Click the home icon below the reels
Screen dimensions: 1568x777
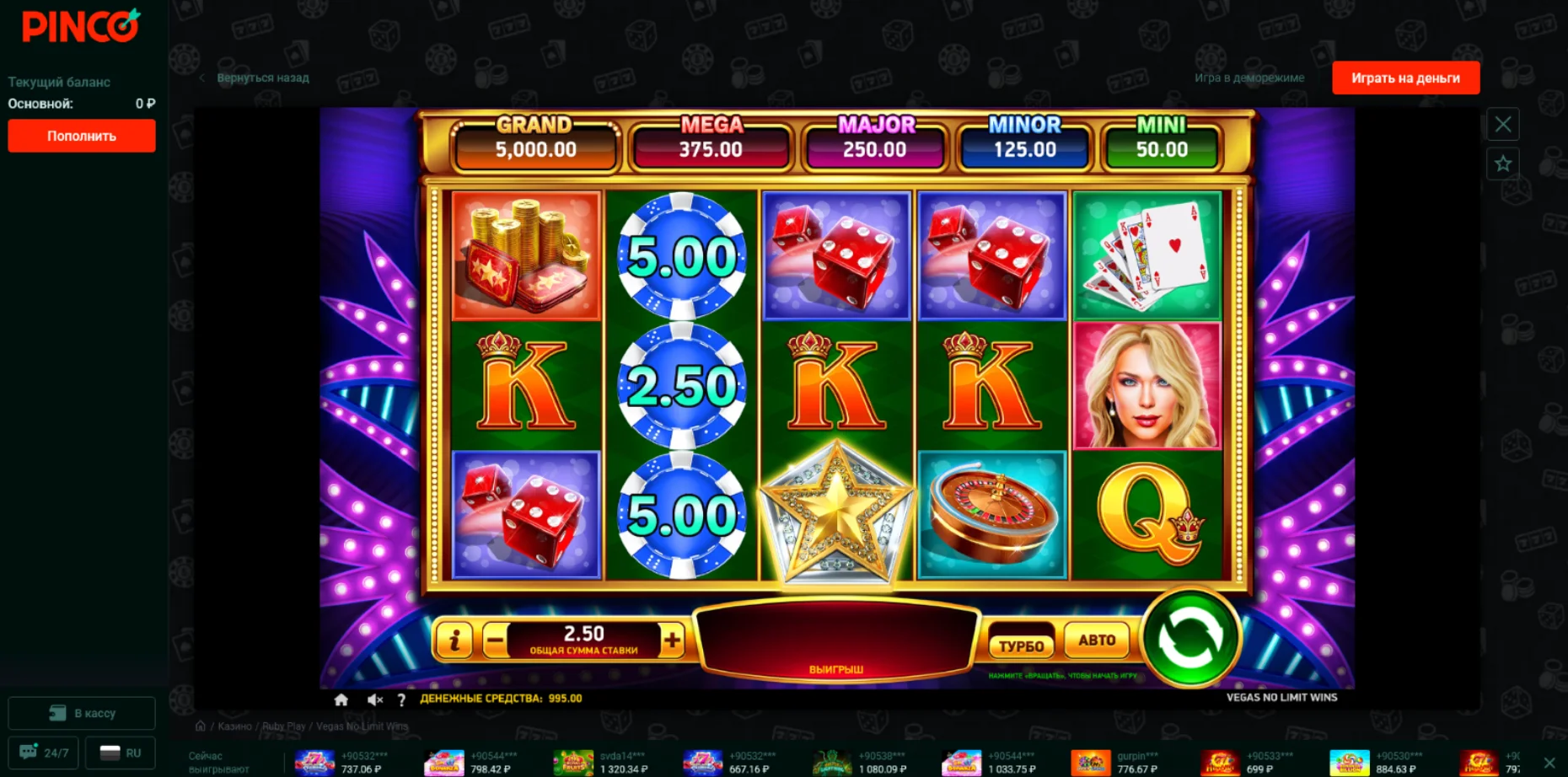[x=341, y=699]
